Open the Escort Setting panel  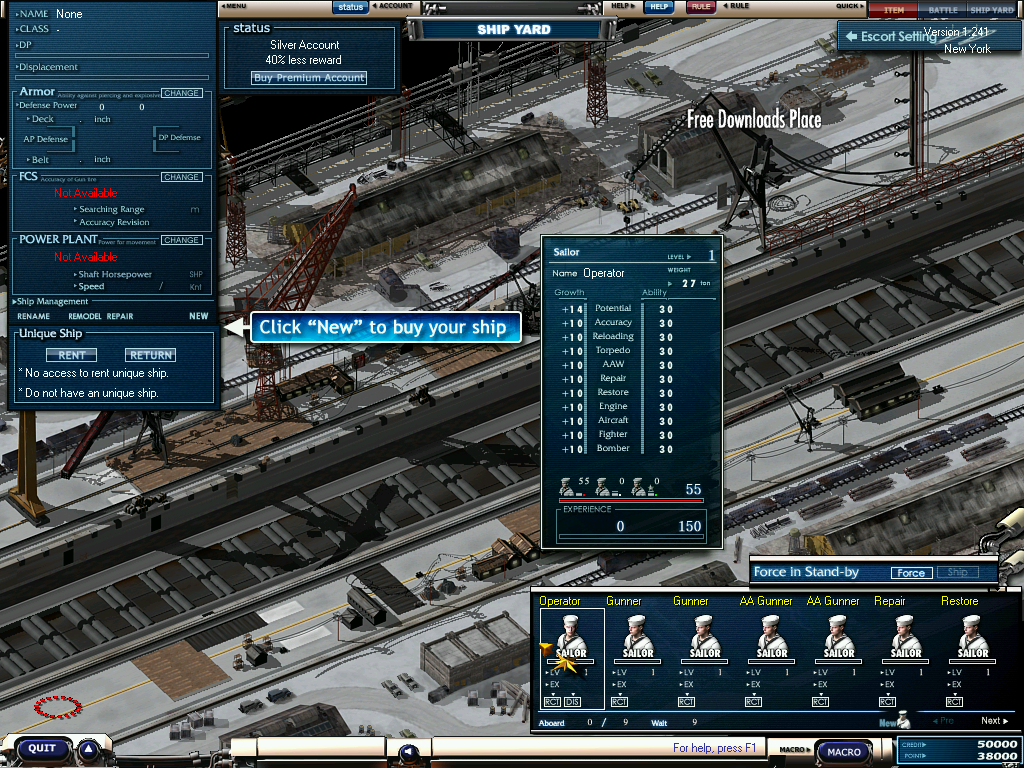(890, 36)
